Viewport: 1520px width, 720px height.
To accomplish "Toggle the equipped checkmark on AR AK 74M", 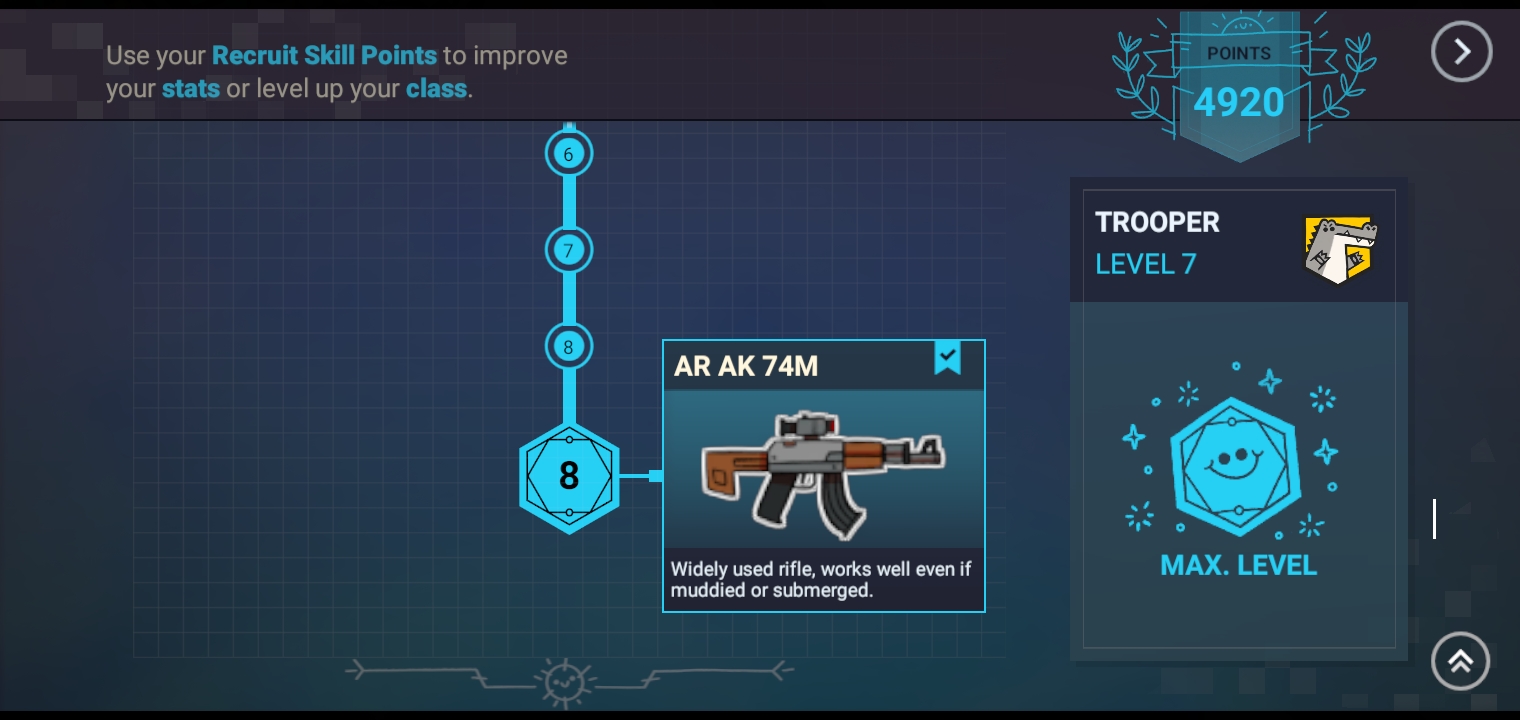I will click(x=947, y=357).
